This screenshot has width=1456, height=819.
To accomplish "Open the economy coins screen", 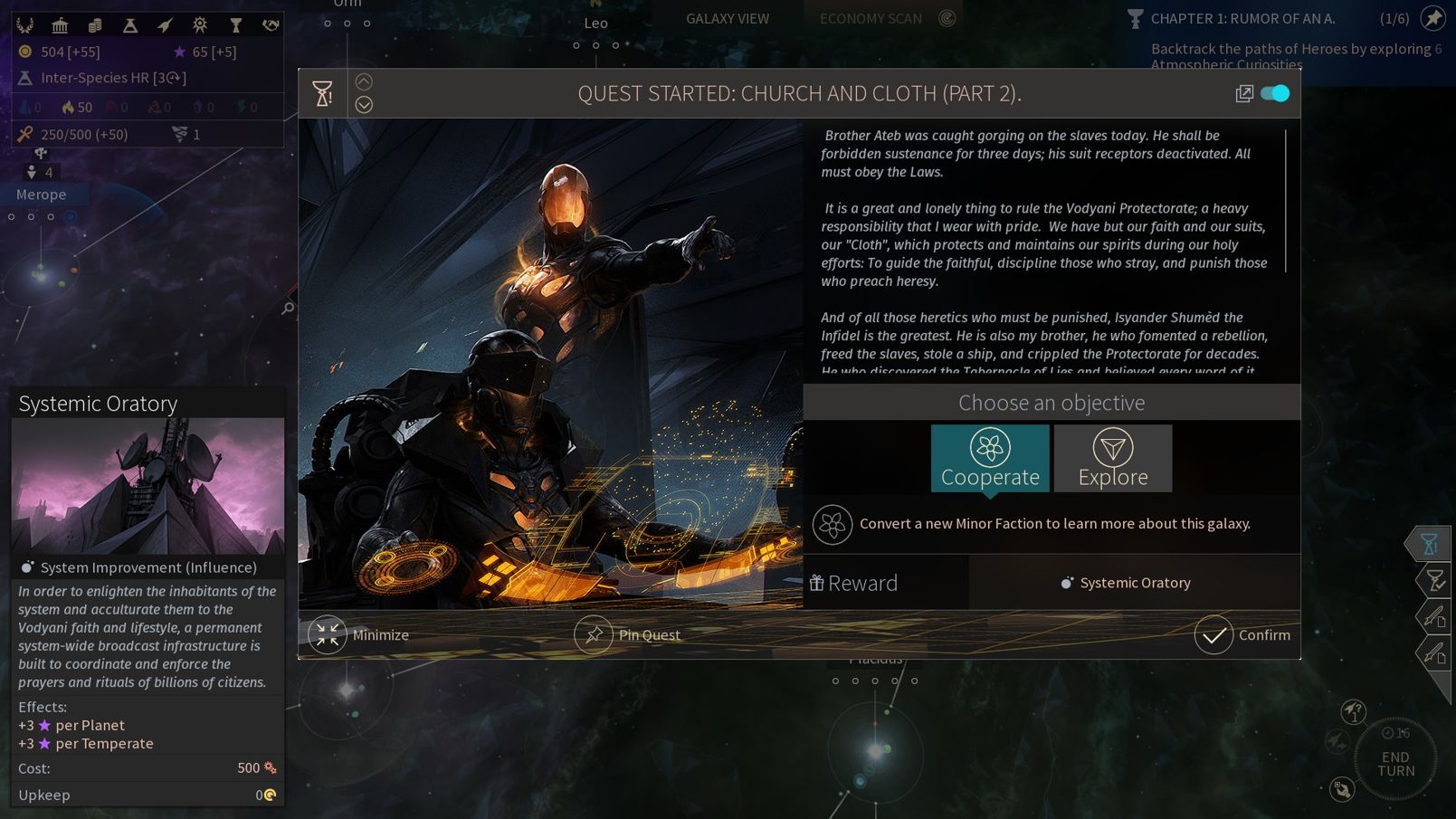I will point(95,25).
